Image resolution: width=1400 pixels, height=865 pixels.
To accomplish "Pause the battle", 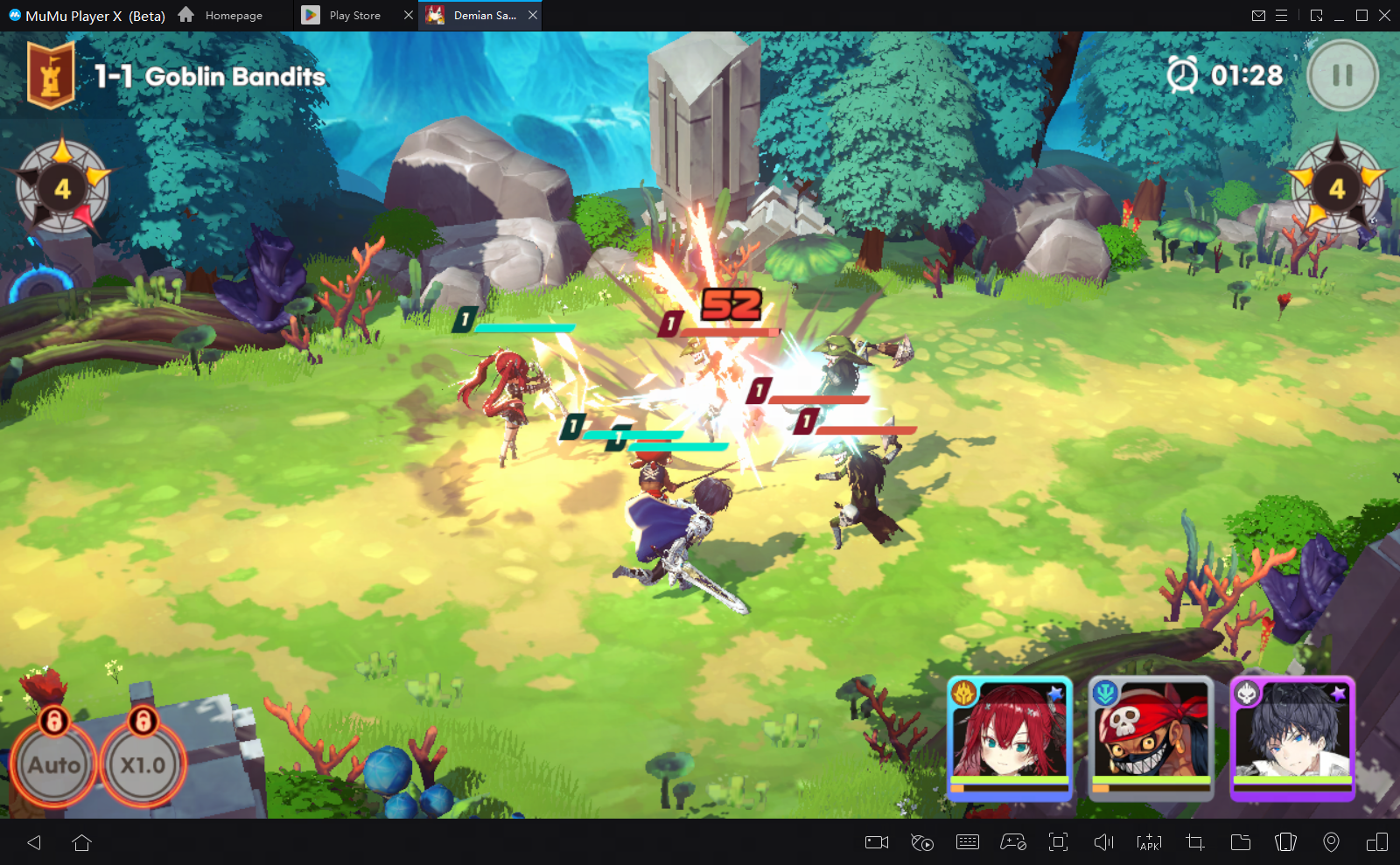I will coord(1342,76).
